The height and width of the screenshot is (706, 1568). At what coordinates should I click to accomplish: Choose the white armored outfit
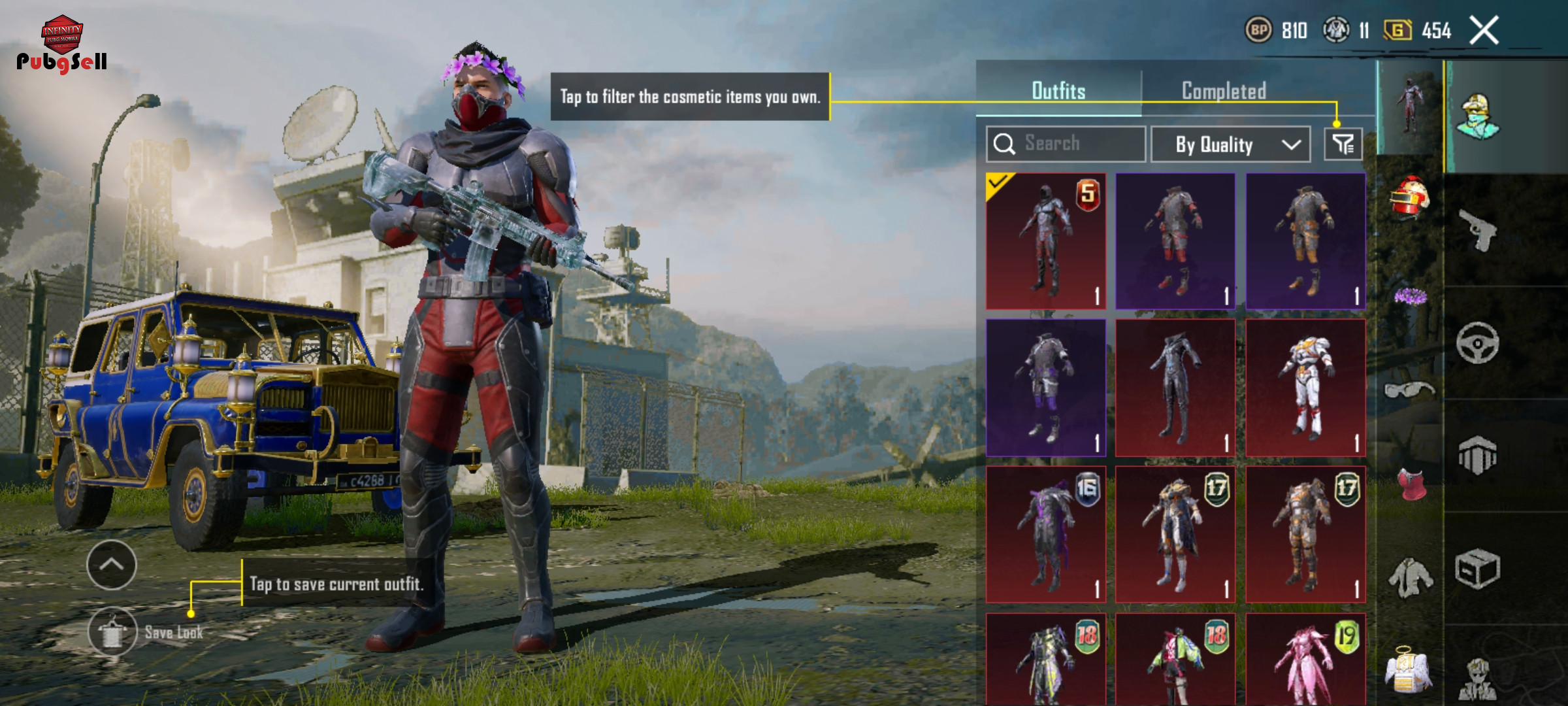coord(1305,388)
